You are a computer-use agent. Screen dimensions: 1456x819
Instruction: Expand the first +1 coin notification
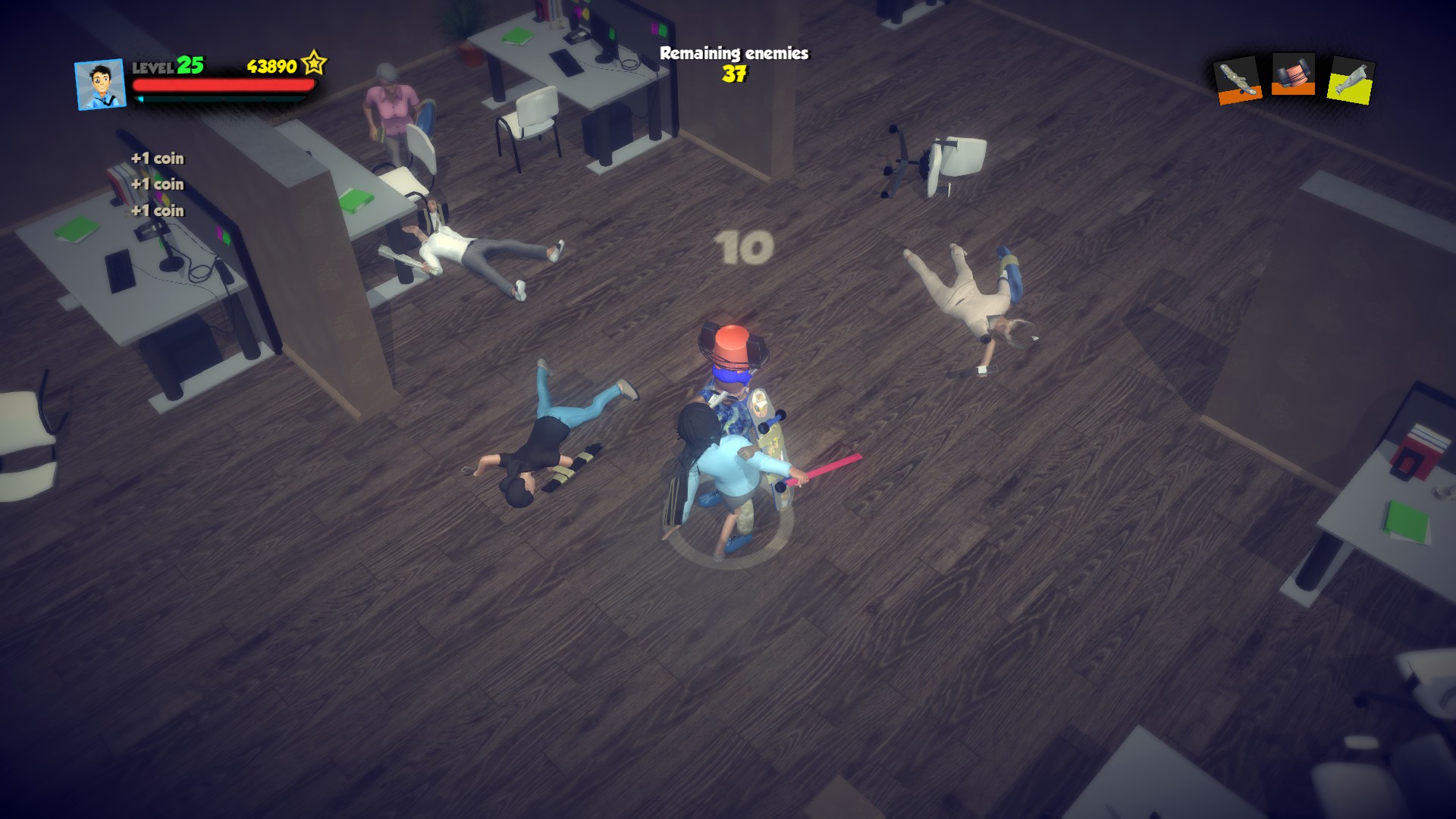click(157, 159)
